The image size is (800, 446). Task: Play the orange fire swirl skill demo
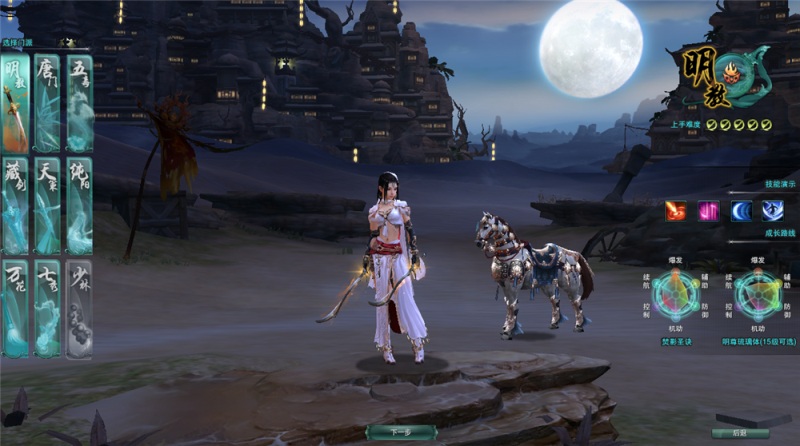click(676, 211)
